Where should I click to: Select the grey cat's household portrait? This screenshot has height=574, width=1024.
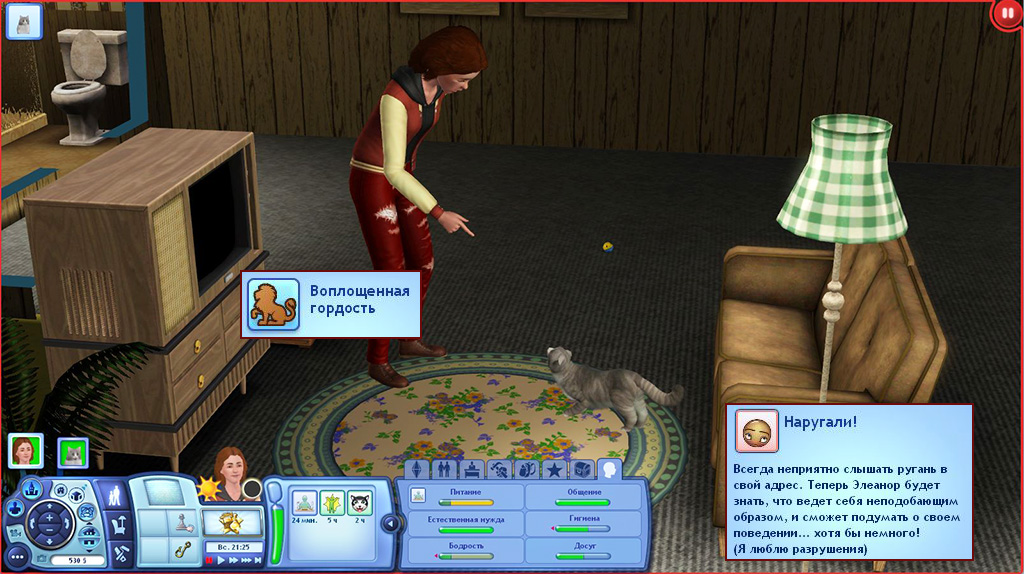point(73,453)
